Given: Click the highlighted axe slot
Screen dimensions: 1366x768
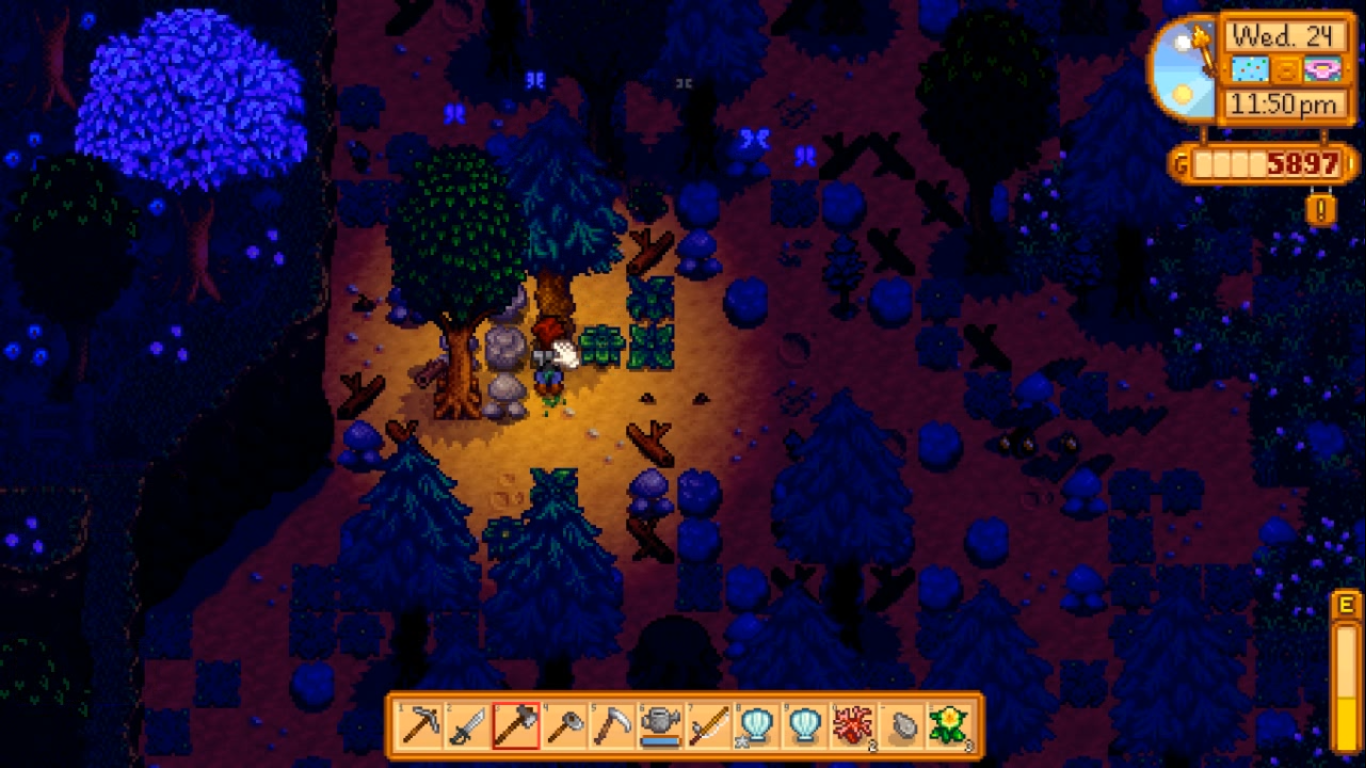Looking at the screenshot, I should point(516,725).
